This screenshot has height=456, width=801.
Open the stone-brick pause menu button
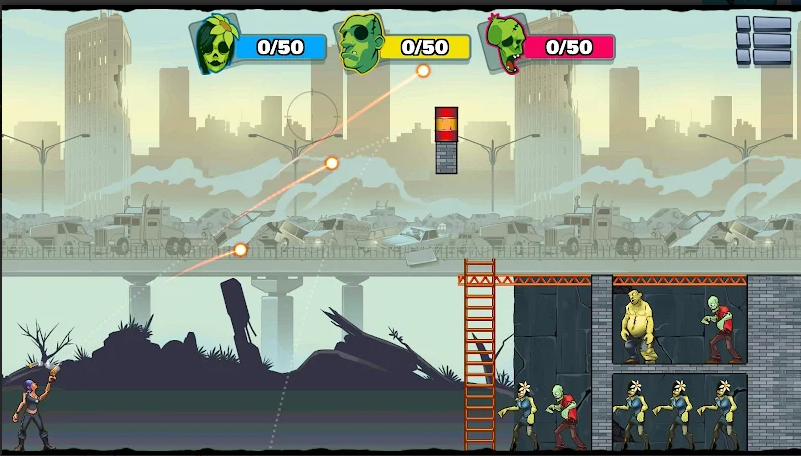point(763,41)
